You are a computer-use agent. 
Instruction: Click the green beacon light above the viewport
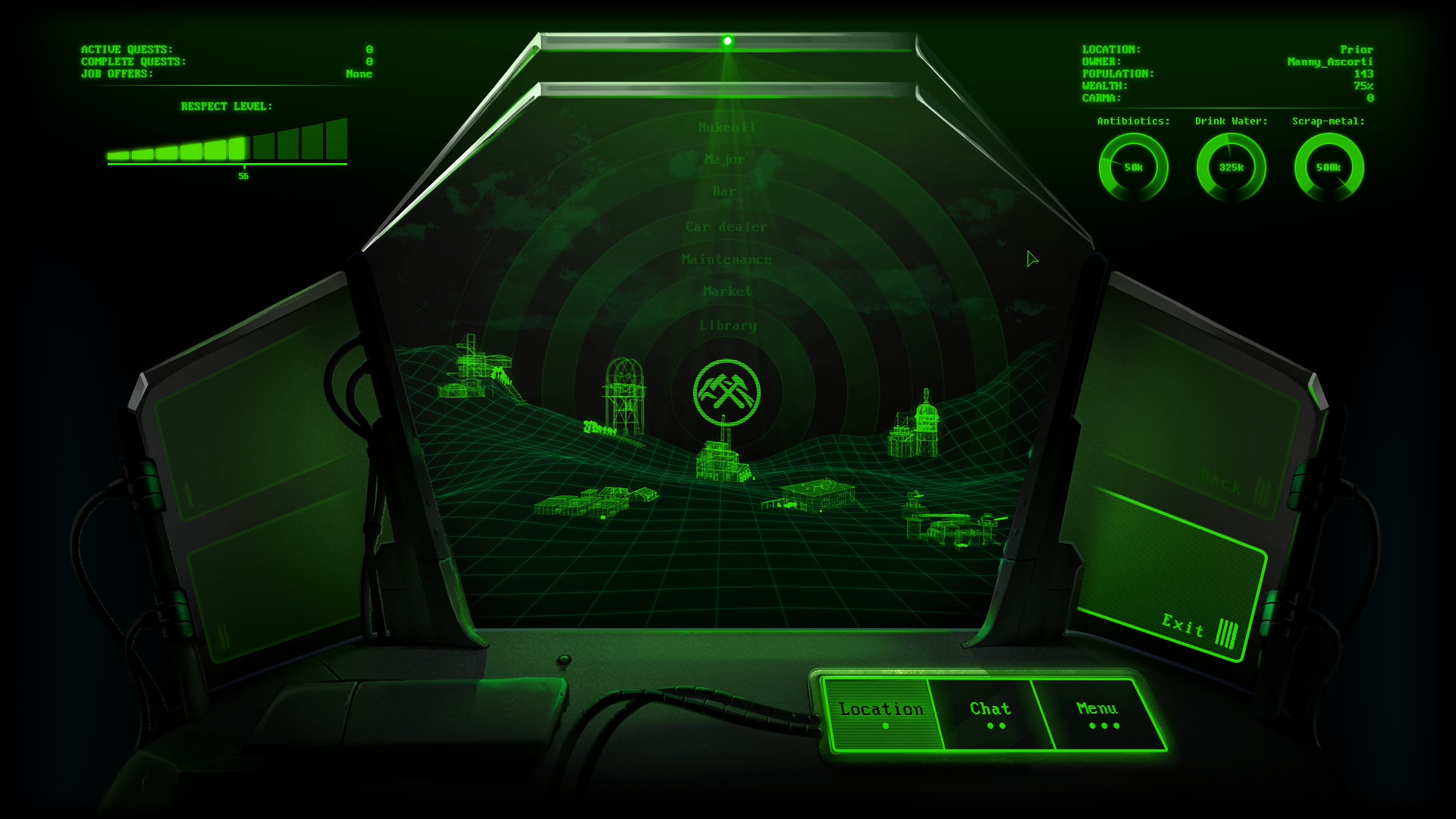click(x=728, y=40)
